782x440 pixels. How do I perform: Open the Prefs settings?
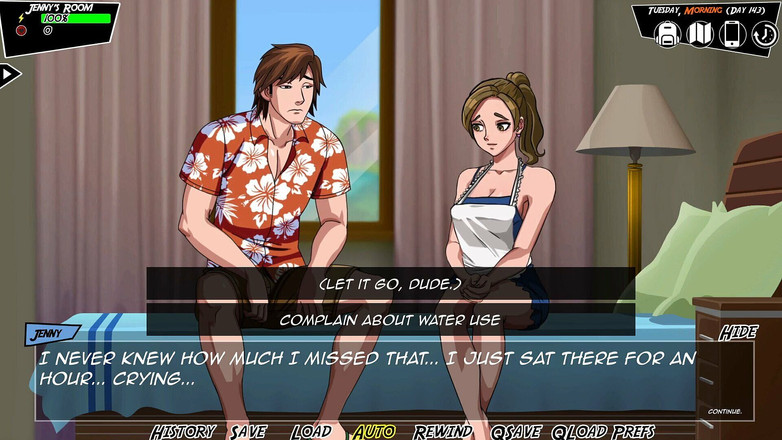[x=634, y=431]
